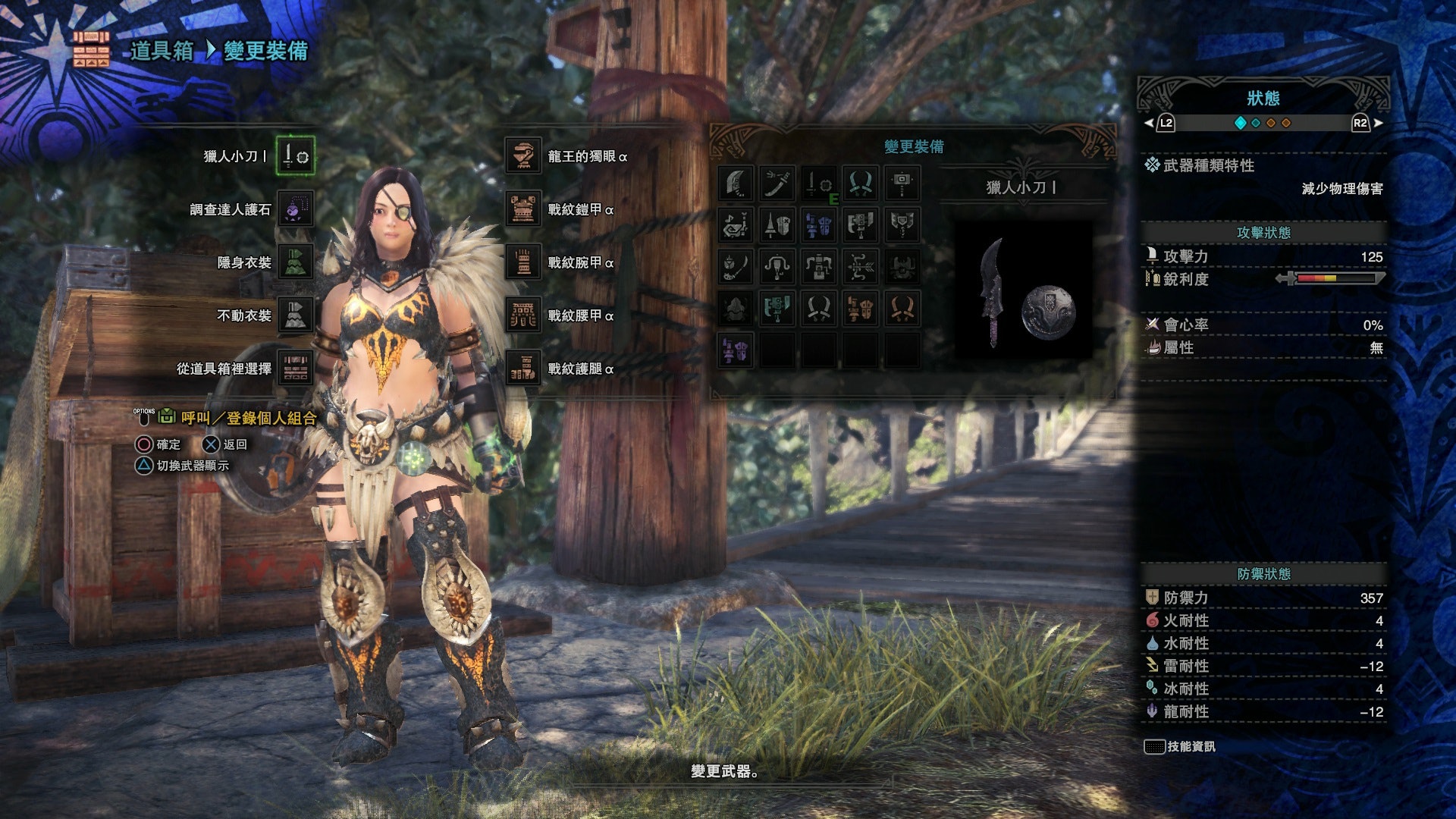Choose the bow weapon tile
This screenshot has width=1456, height=819.
(x=861, y=267)
